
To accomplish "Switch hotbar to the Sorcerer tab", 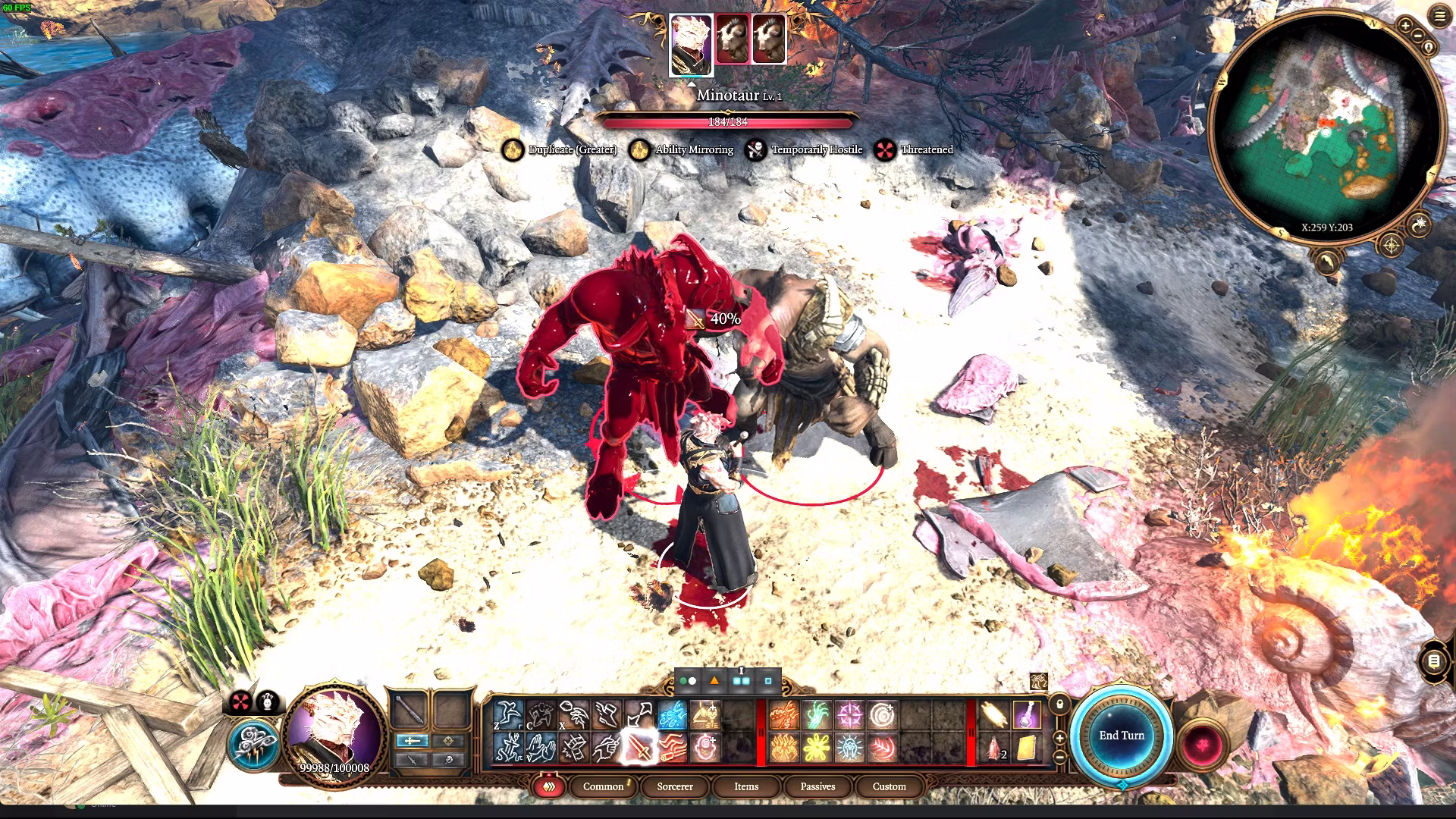I will pos(674,786).
